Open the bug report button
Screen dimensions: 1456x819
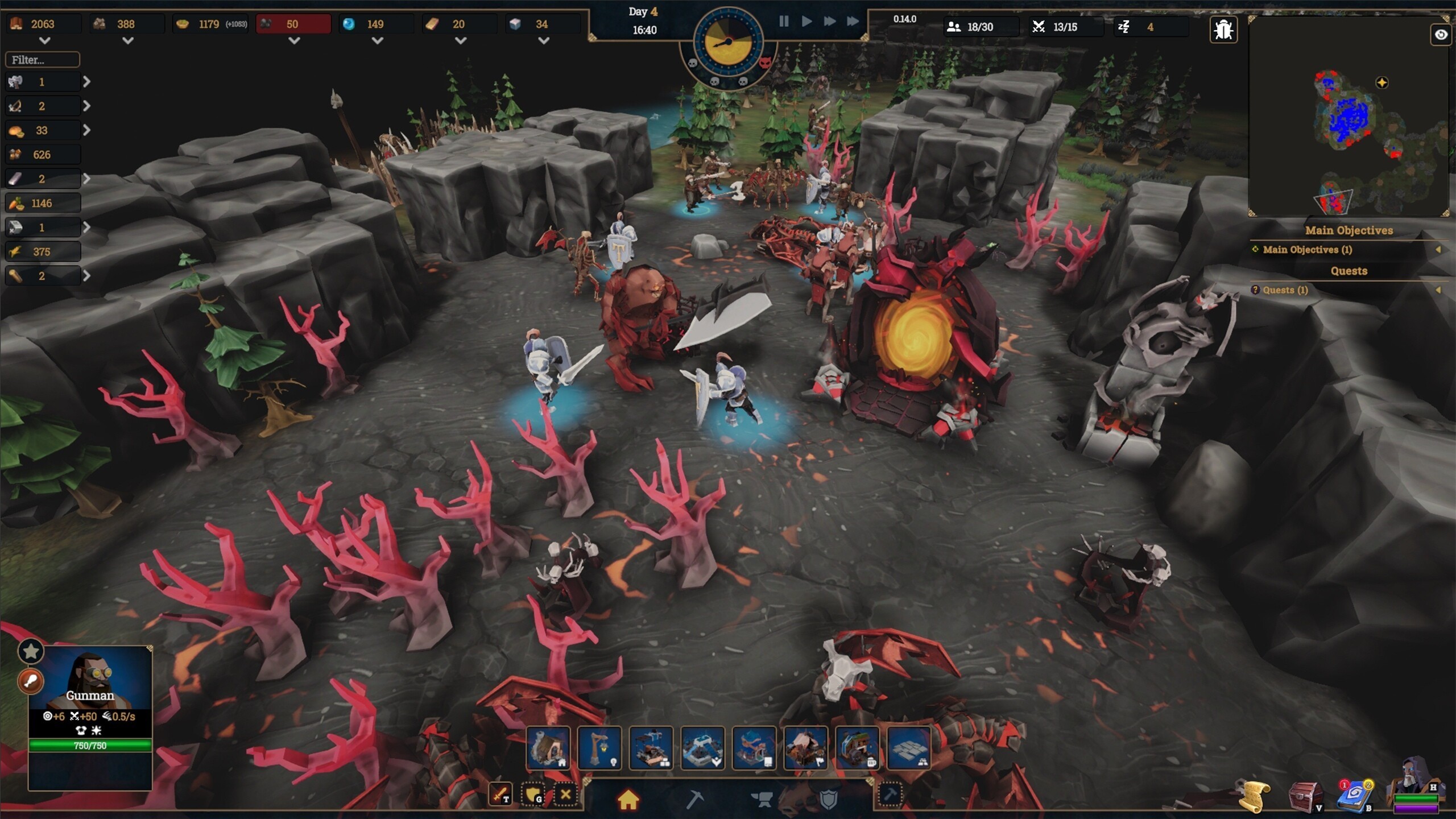(1223, 30)
